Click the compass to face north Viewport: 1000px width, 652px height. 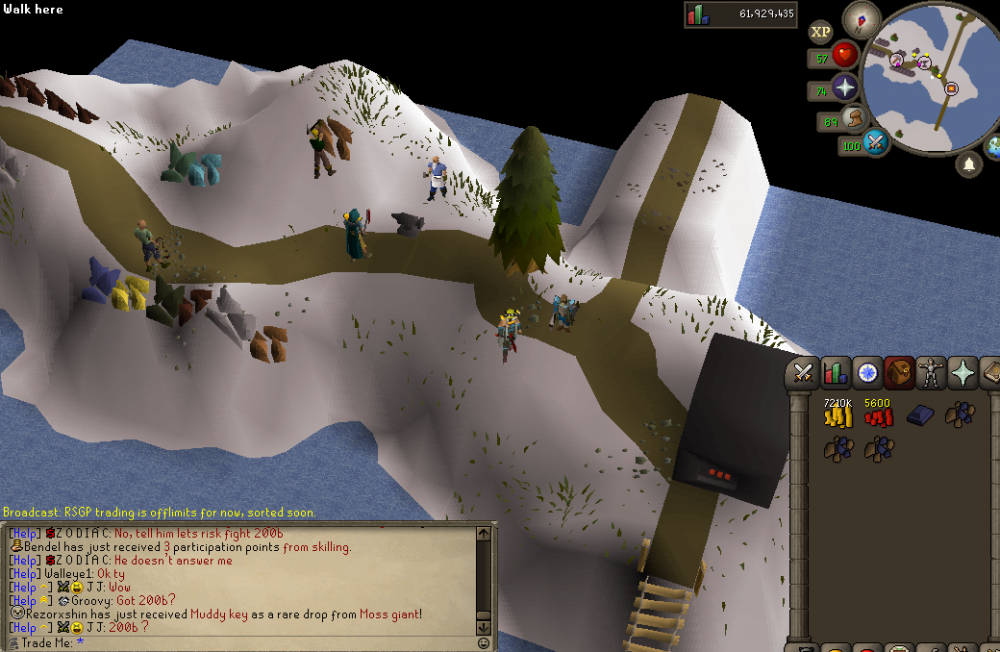860,18
